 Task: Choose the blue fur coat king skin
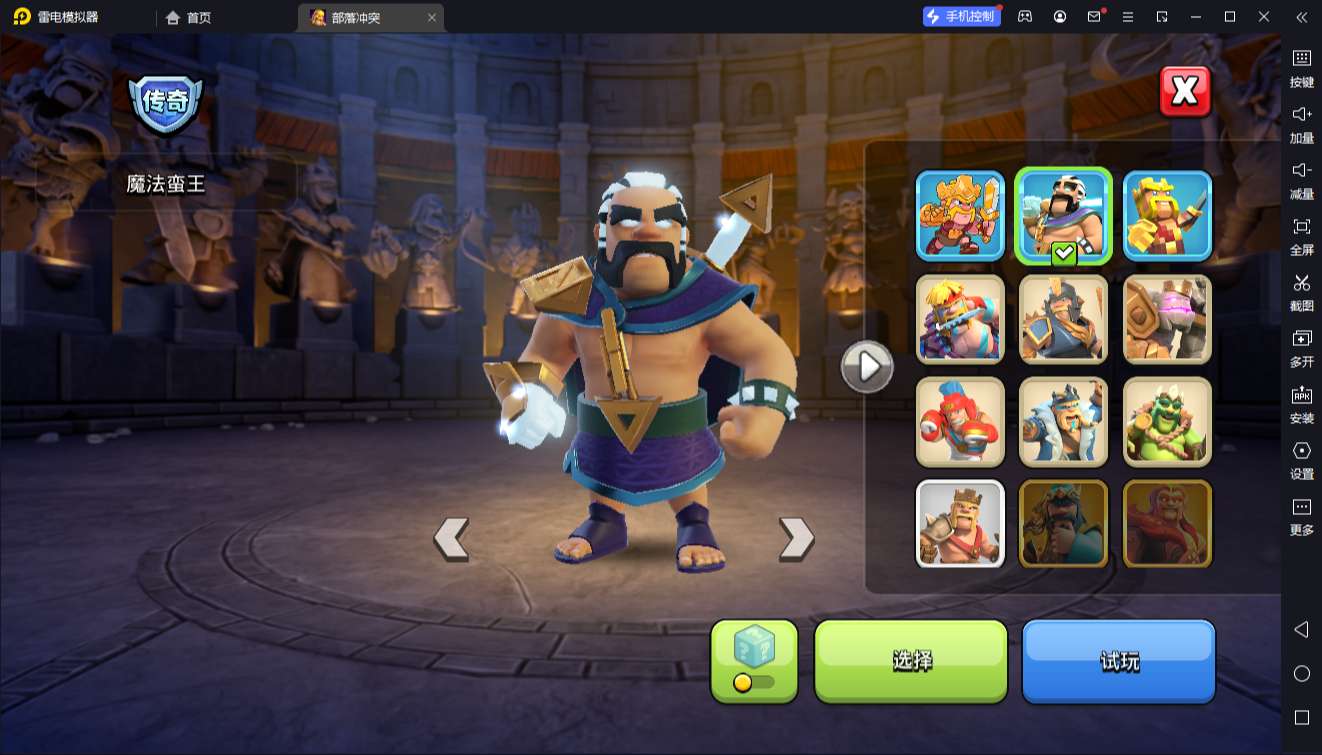click(x=1063, y=422)
